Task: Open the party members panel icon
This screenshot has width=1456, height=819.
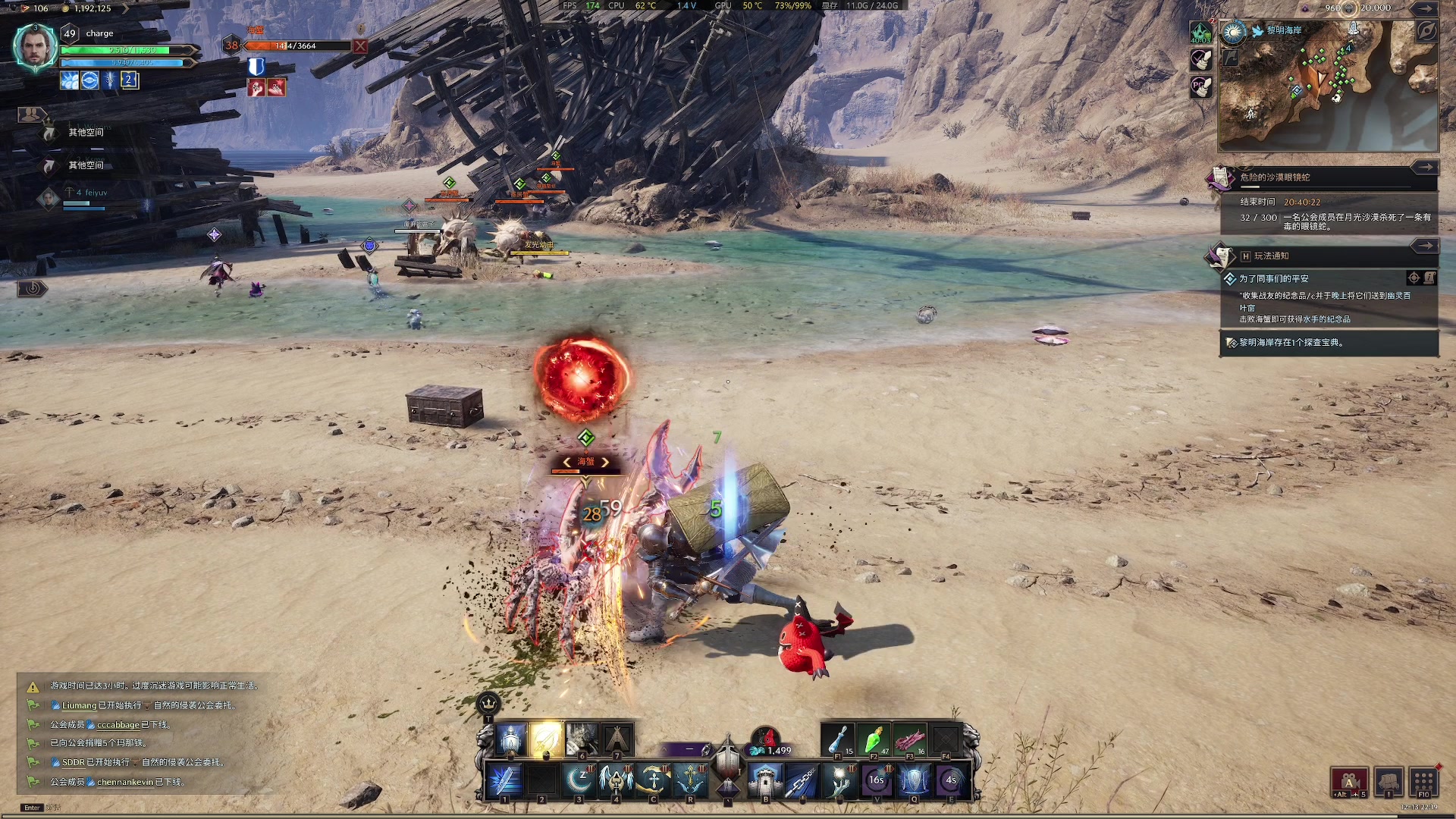Action: click(30, 115)
